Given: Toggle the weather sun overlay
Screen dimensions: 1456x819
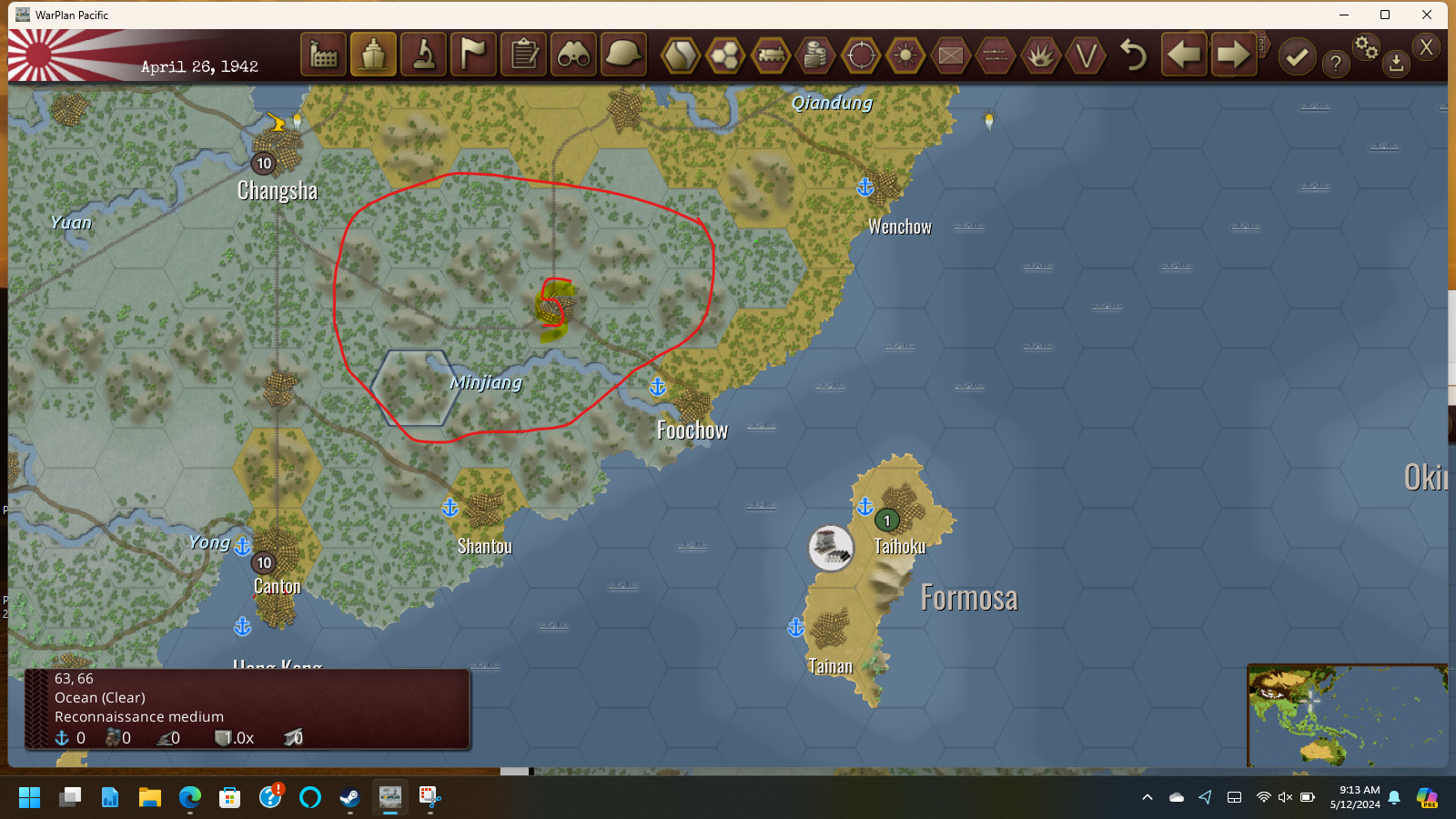Looking at the screenshot, I should pos(905,55).
